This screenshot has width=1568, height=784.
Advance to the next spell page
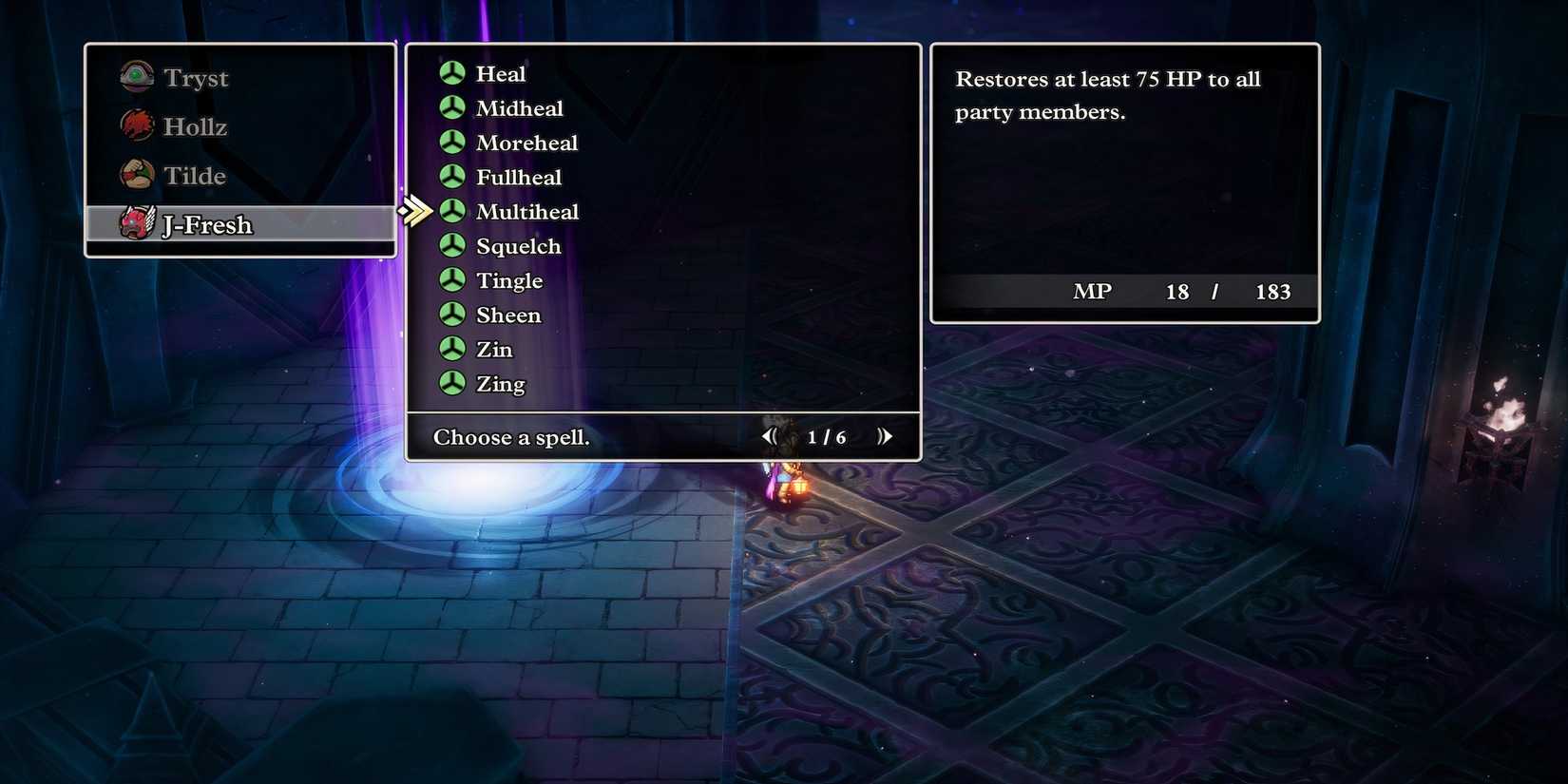886,436
